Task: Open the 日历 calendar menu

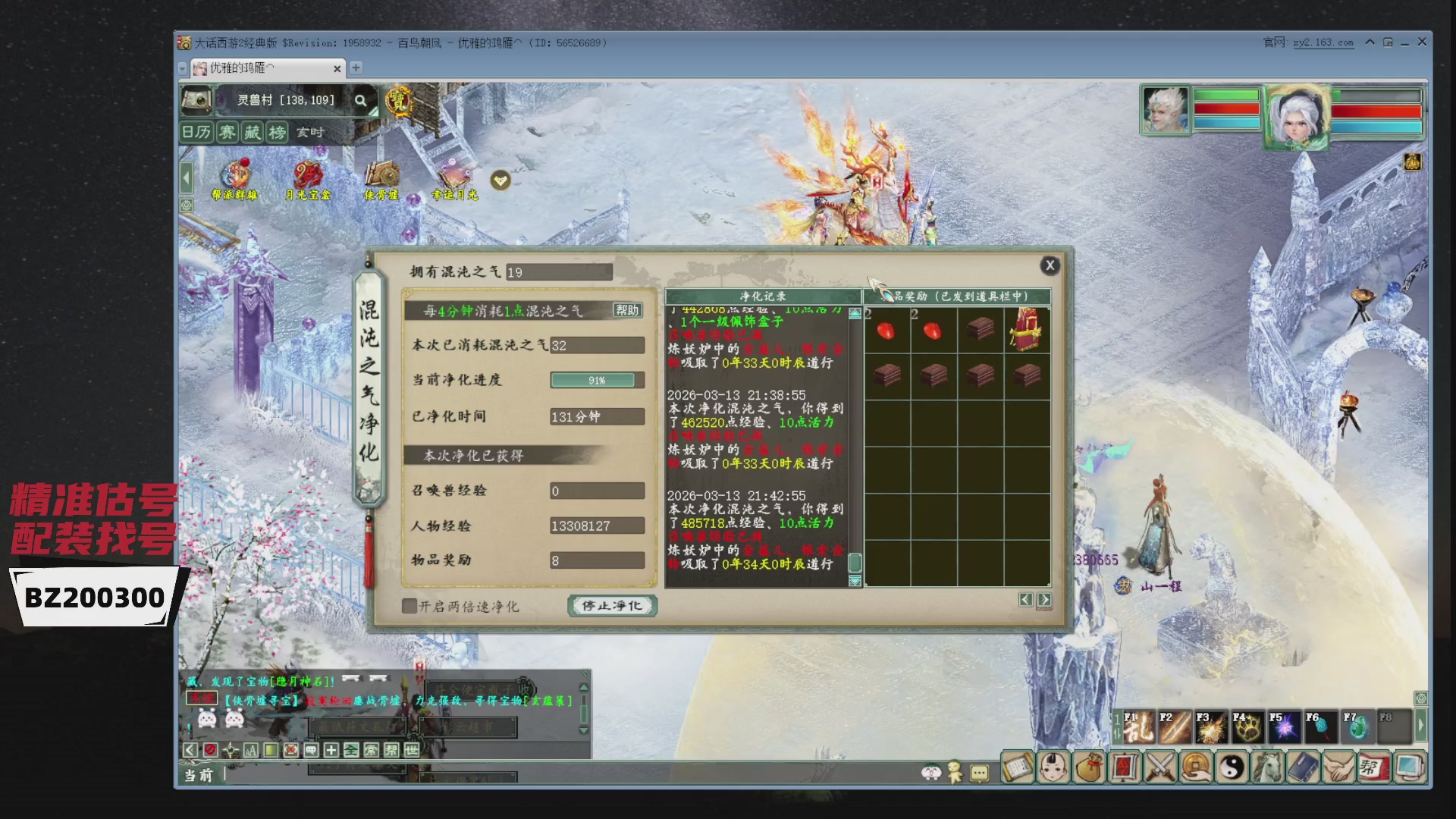Action: click(195, 133)
